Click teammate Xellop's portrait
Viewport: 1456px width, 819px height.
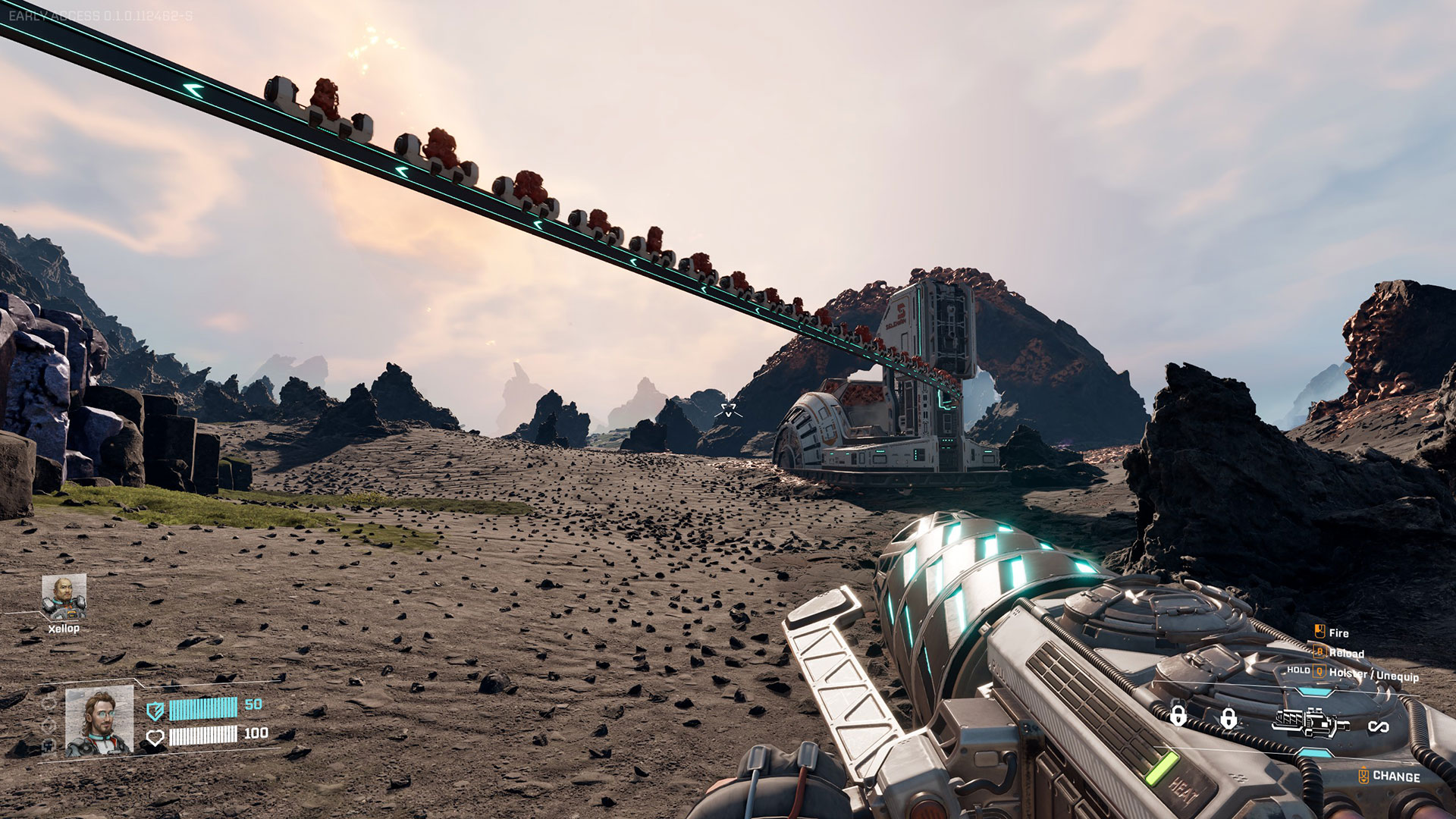point(64,598)
